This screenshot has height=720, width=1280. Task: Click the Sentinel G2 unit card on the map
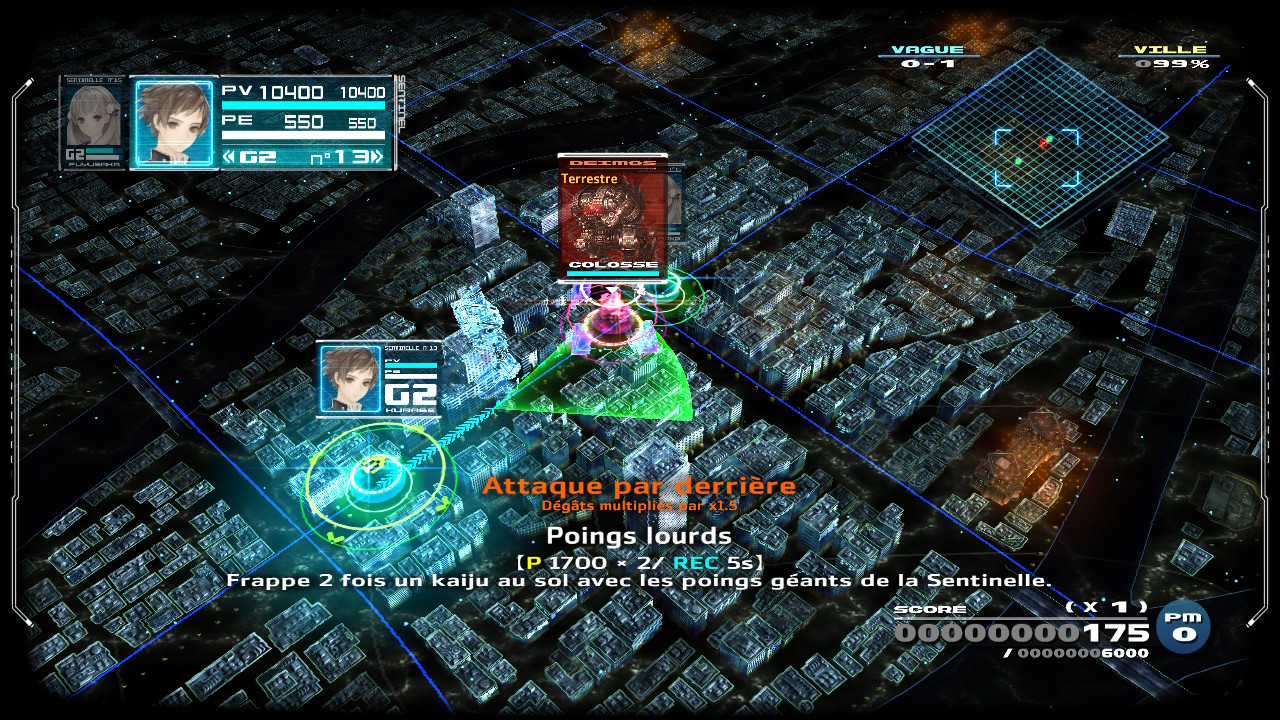(x=378, y=378)
